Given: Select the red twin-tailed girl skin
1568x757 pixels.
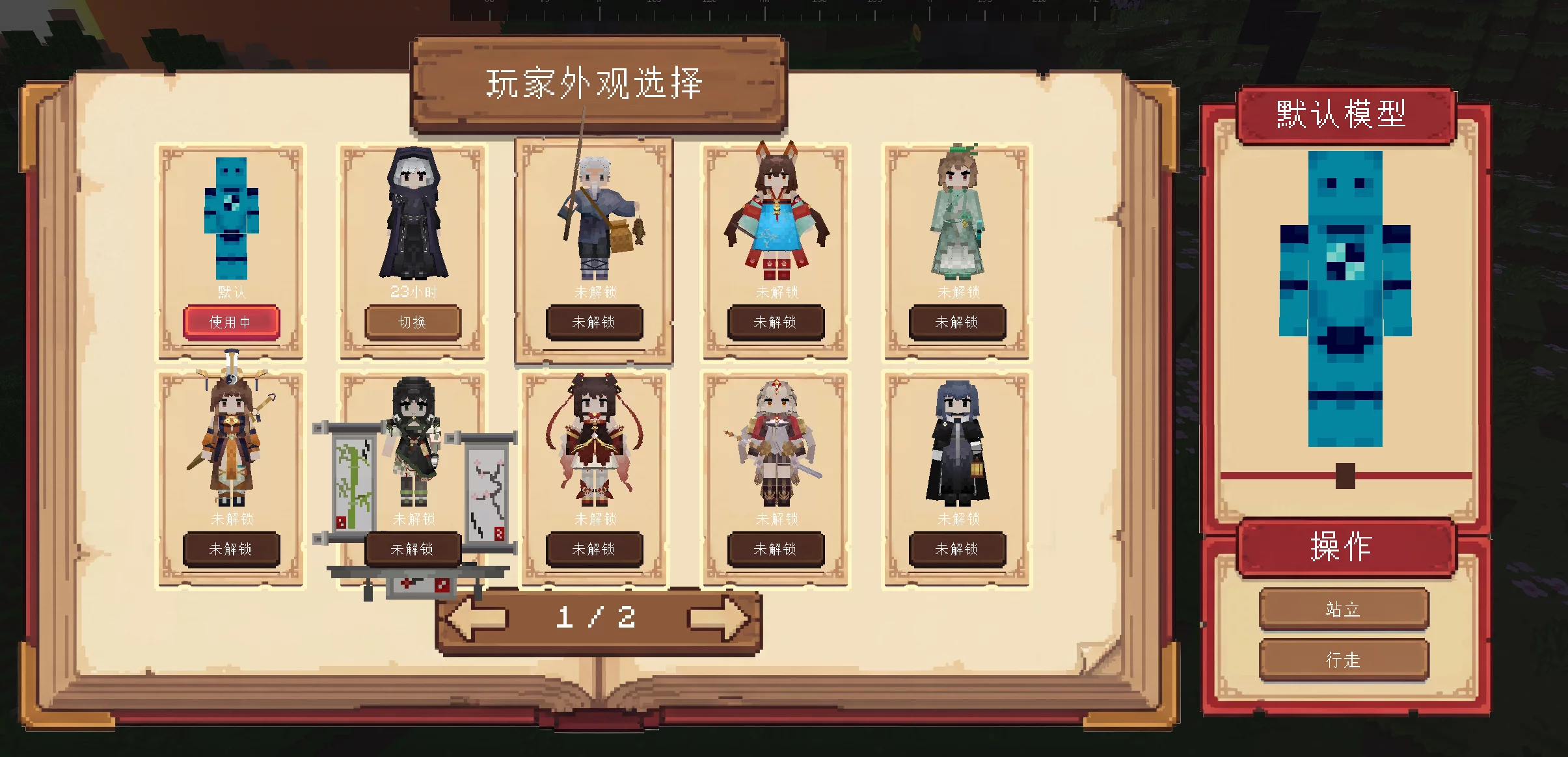Looking at the screenshot, I should [593, 442].
